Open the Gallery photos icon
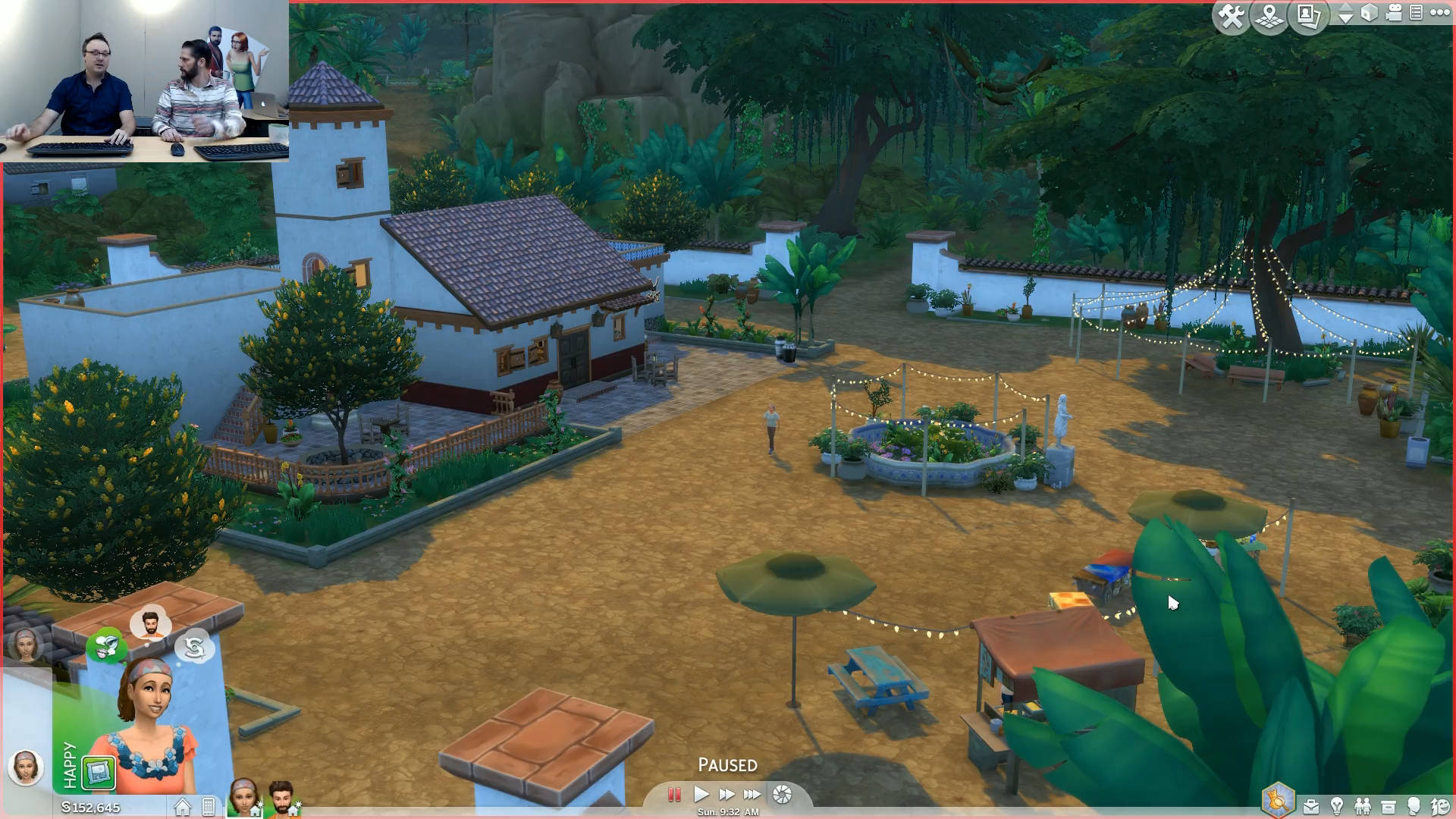 1309,16
